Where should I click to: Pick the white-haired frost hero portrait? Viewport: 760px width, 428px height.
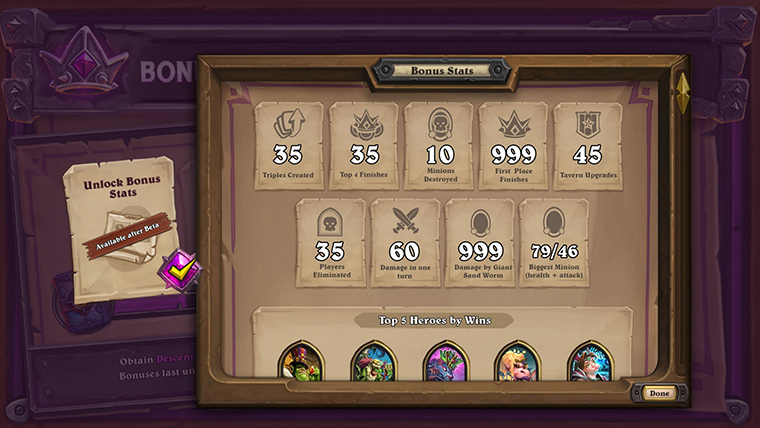coord(589,363)
